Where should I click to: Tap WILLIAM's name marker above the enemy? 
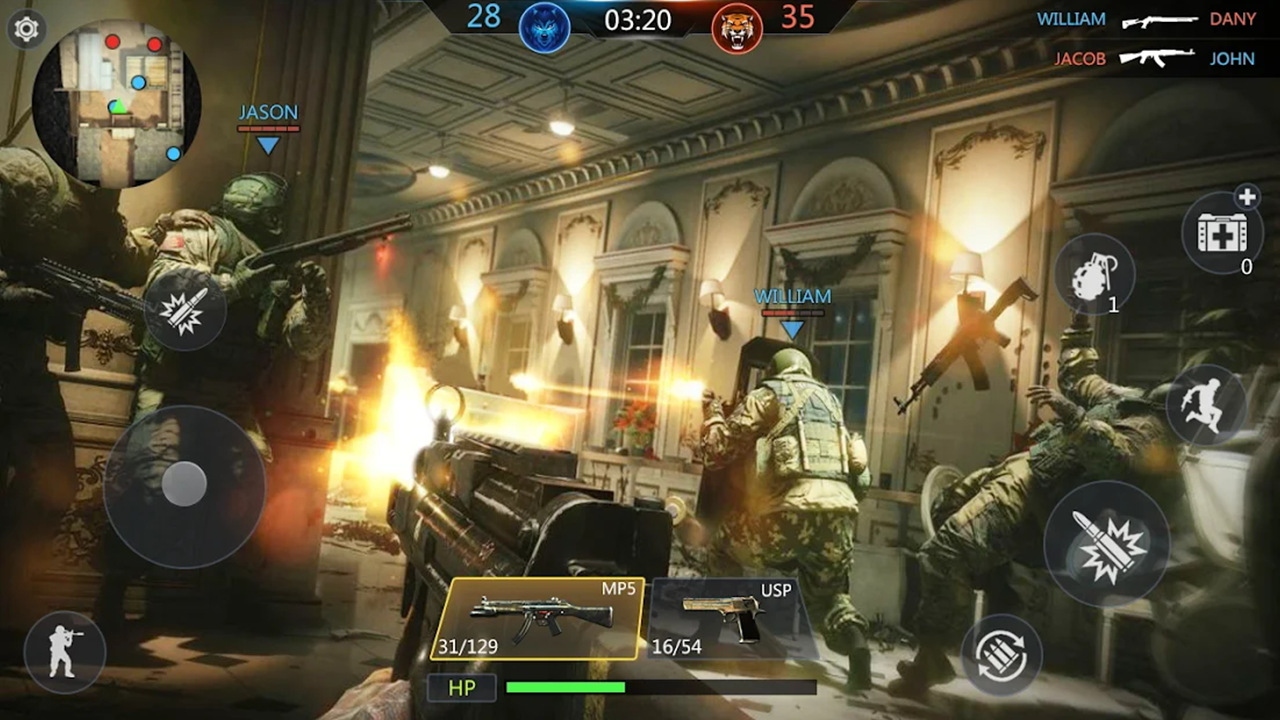tap(793, 297)
